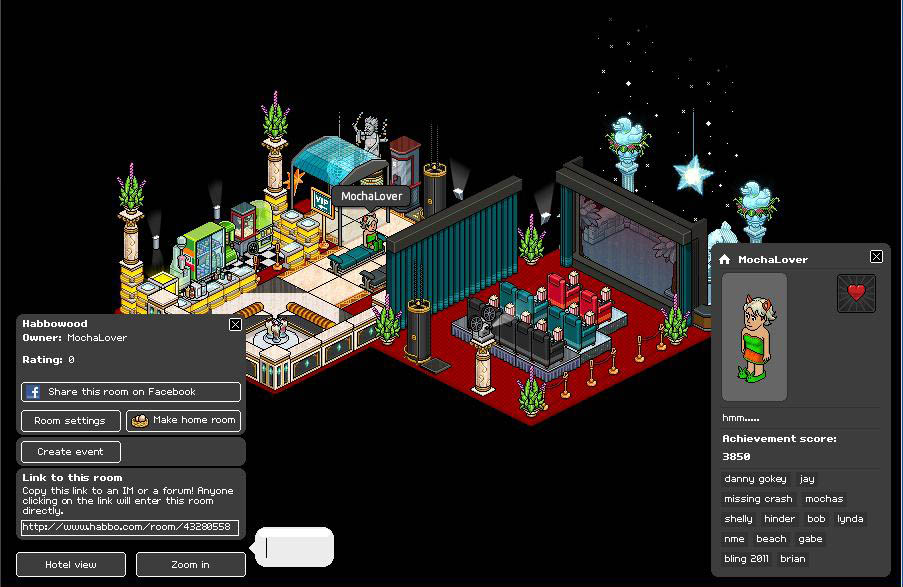Click the Make home room button

pyautogui.click(x=183, y=421)
